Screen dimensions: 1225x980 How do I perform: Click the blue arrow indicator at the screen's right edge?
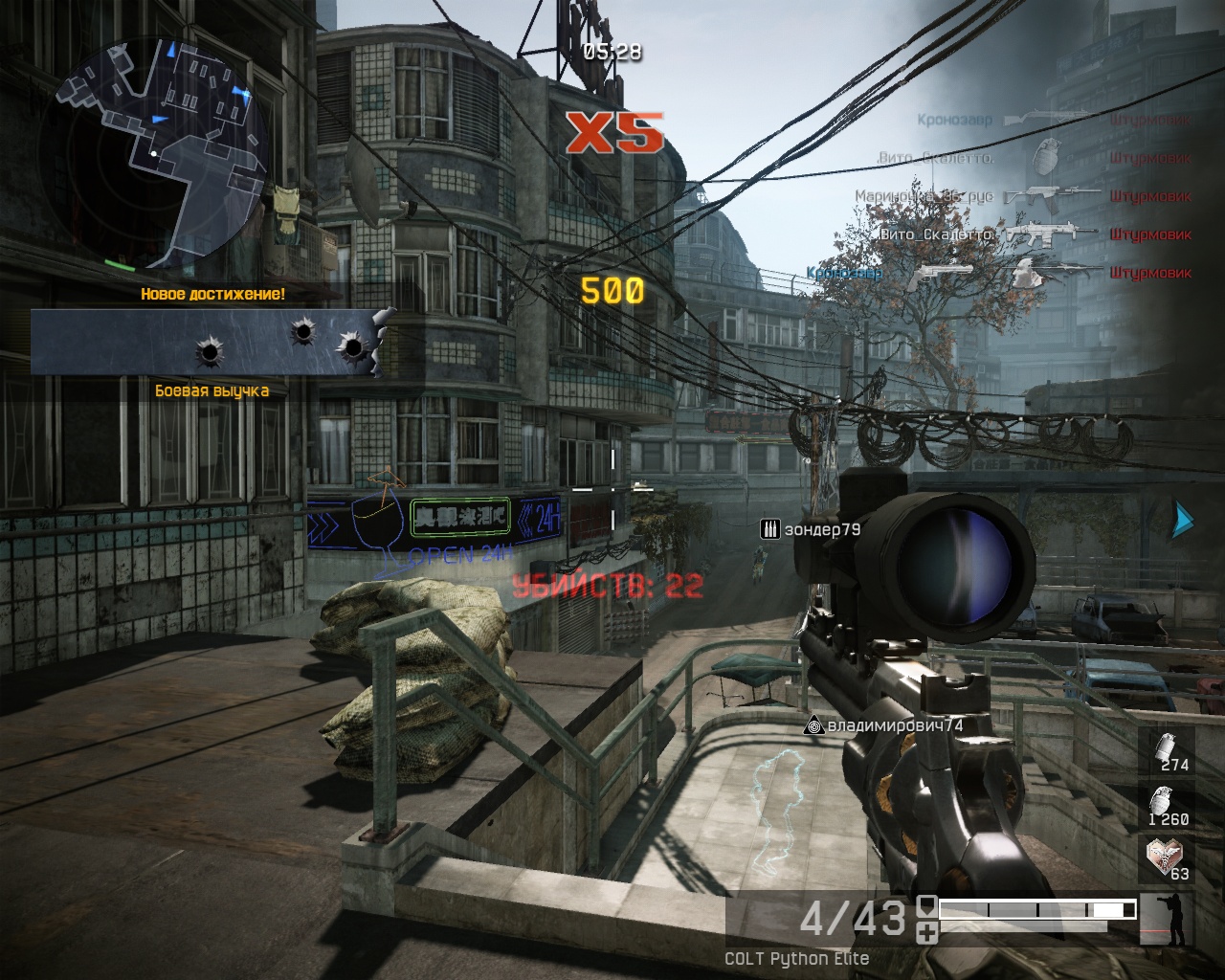[x=1184, y=519]
